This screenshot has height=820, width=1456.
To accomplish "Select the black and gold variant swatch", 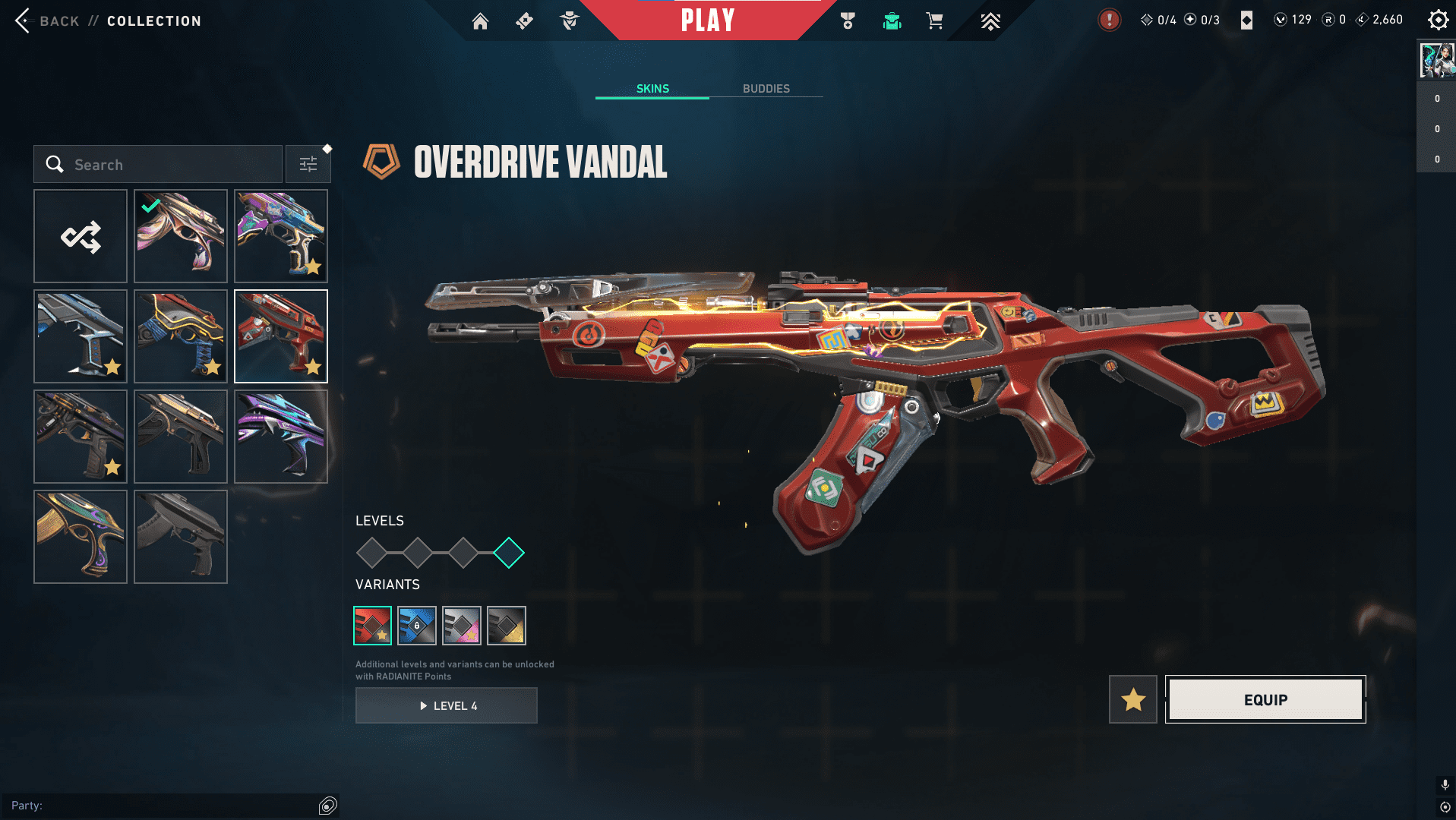I will pos(507,626).
